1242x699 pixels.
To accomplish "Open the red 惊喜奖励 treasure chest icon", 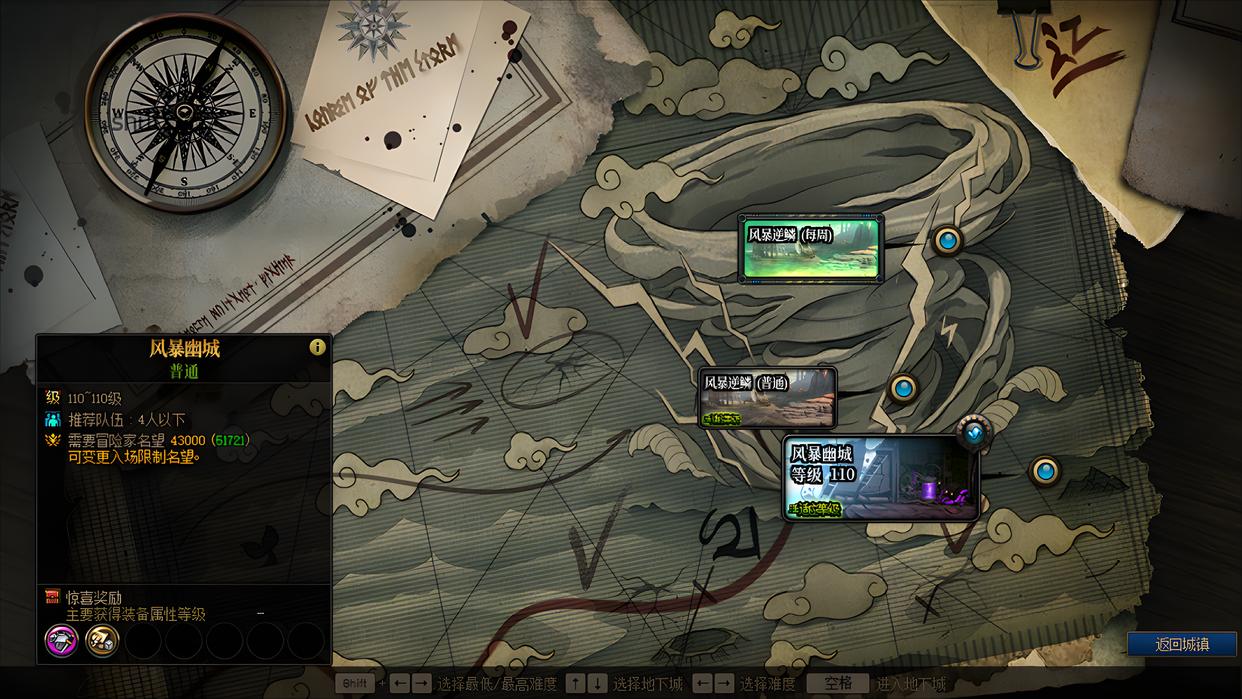I will click(53, 597).
